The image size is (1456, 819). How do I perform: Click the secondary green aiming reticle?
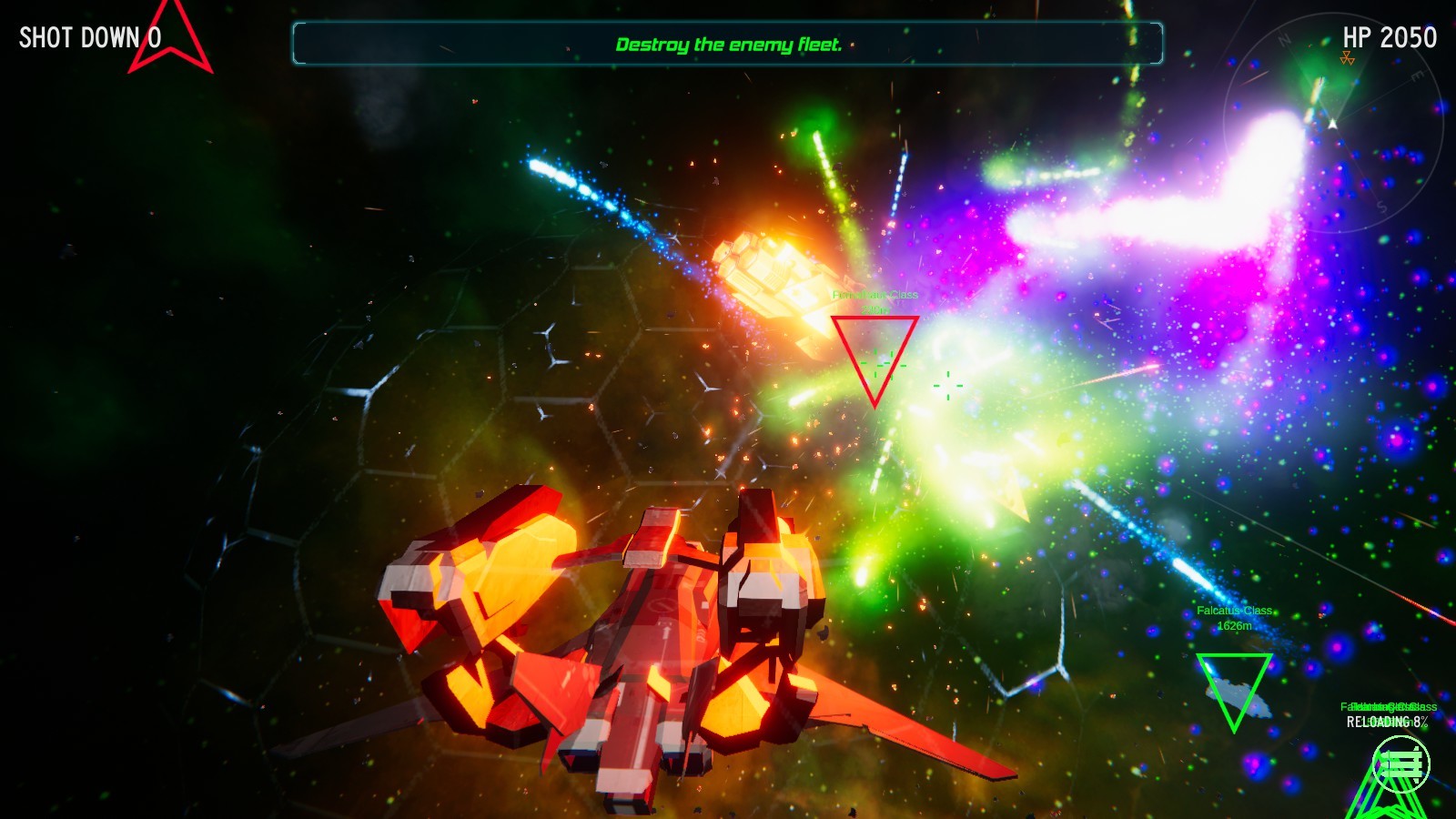click(x=949, y=386)
